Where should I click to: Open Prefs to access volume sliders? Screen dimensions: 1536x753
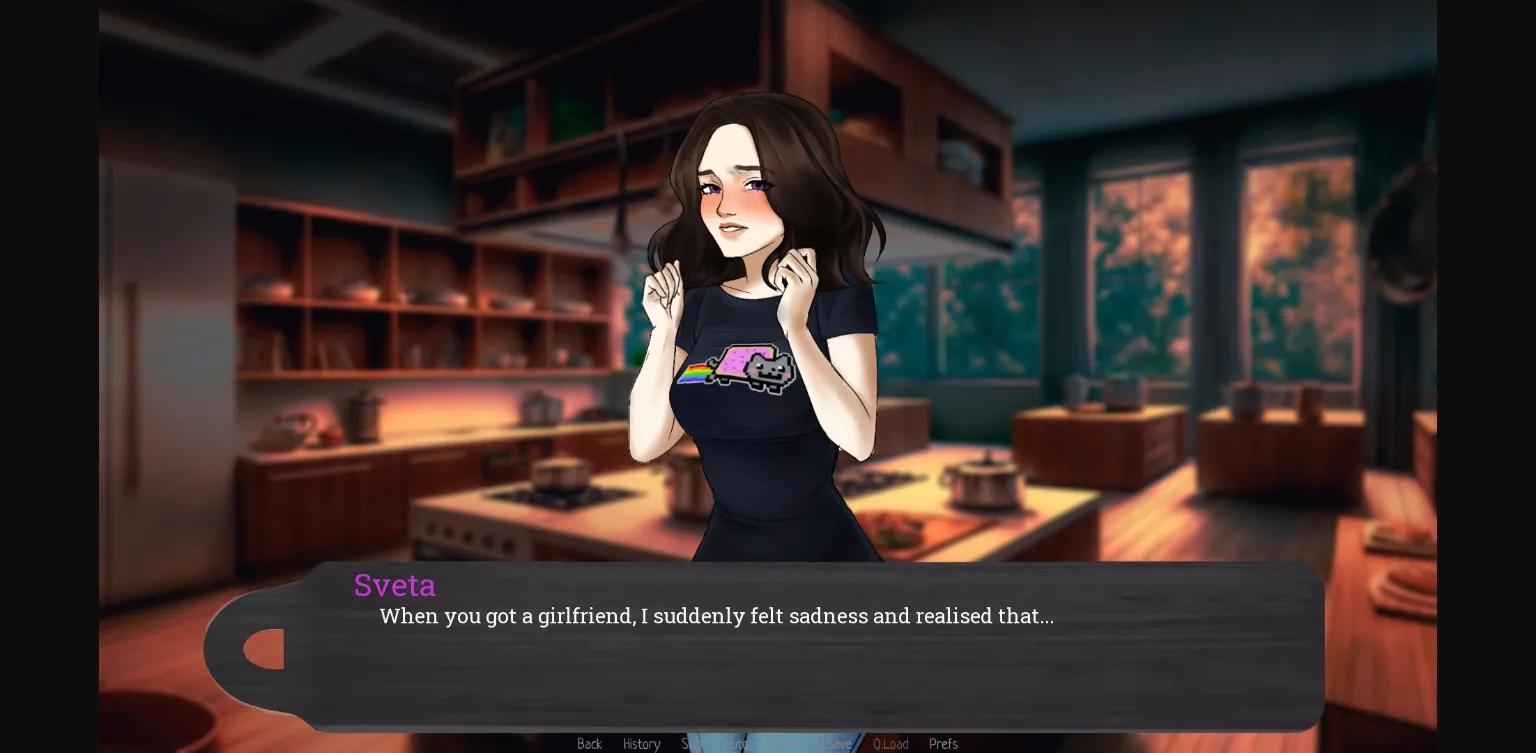point(943,744)
